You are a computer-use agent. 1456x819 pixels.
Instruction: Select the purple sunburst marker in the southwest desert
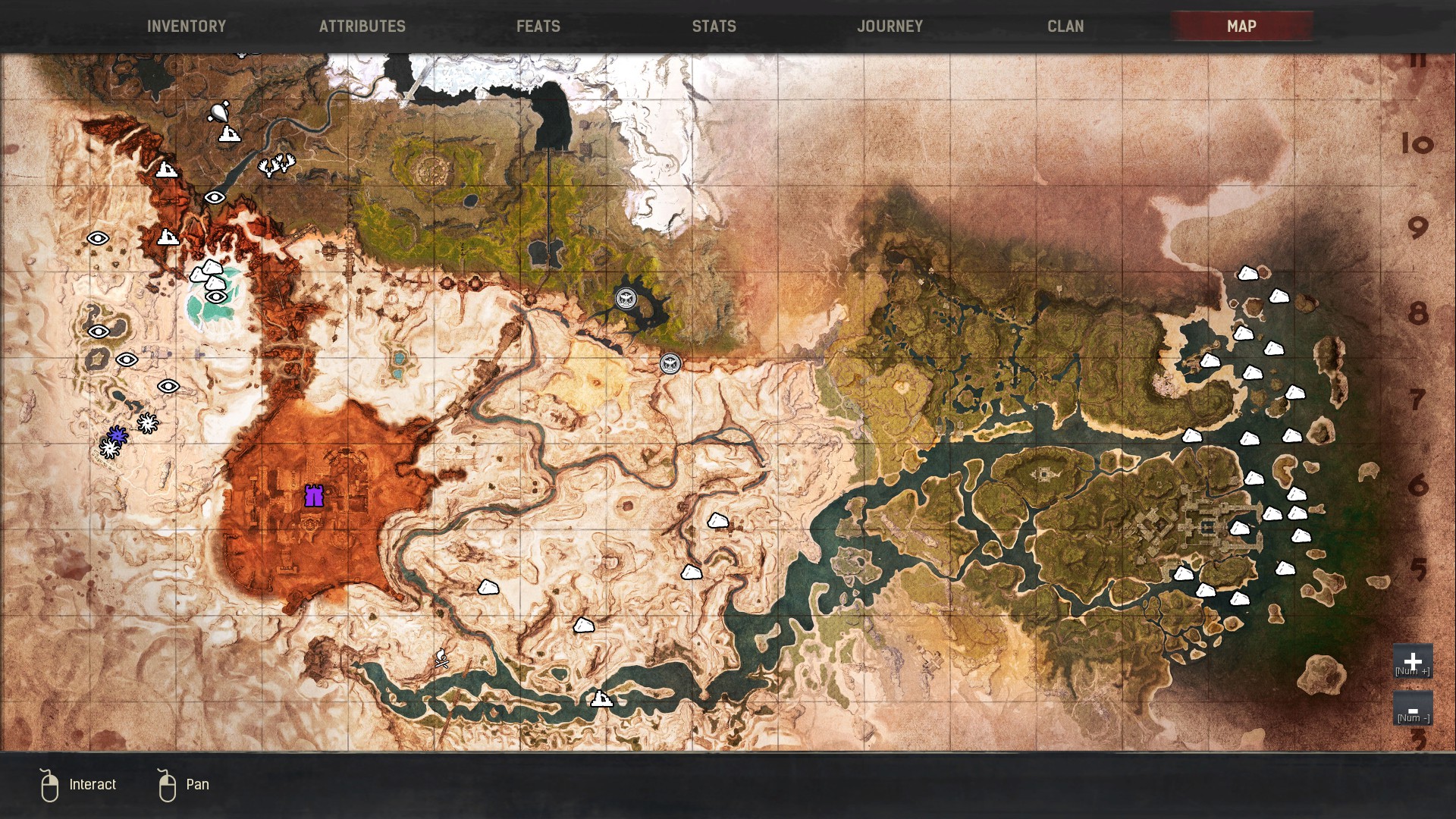(x=116, y=436)
